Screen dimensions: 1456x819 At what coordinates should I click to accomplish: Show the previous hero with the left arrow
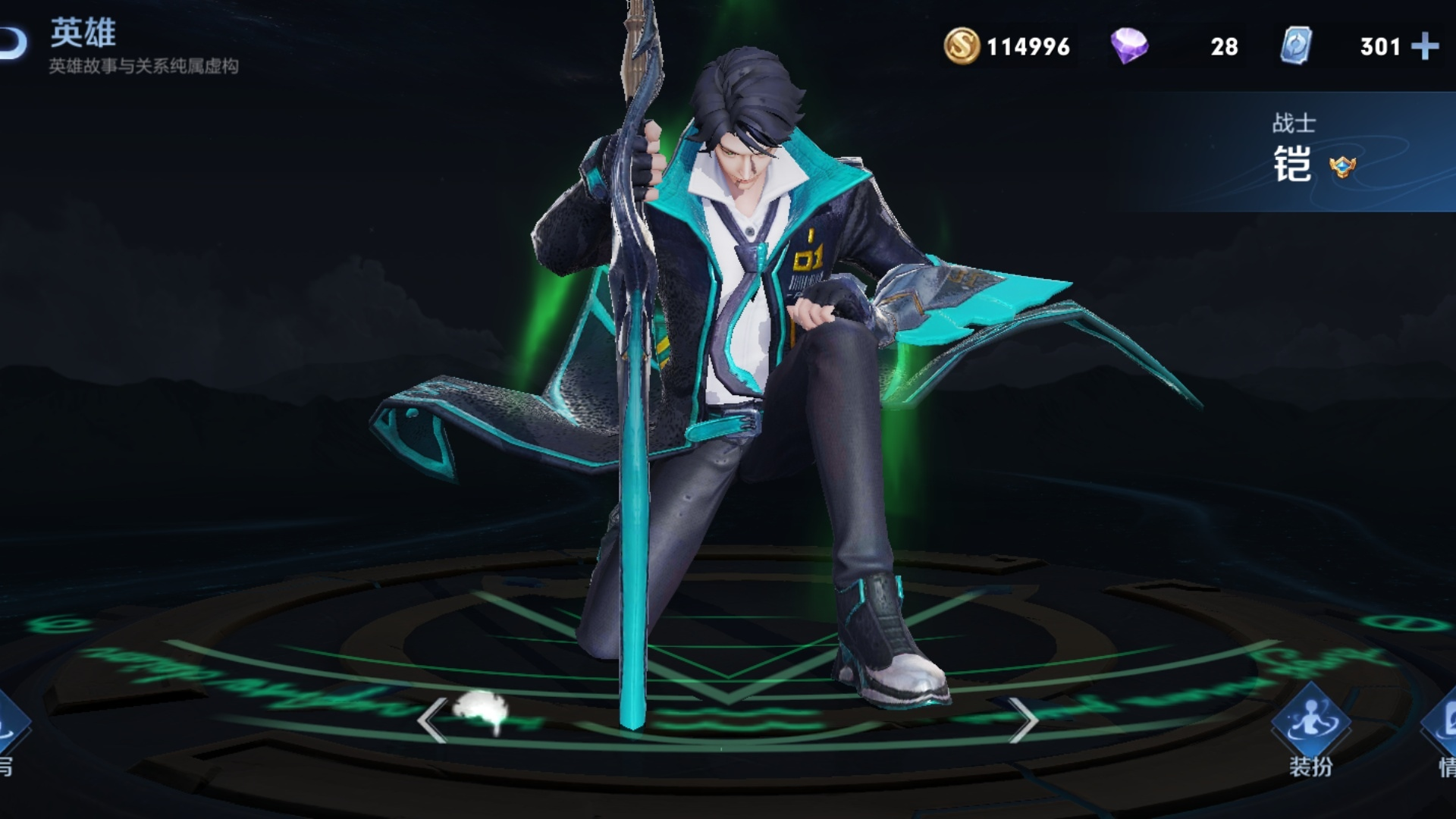(431, 719)
